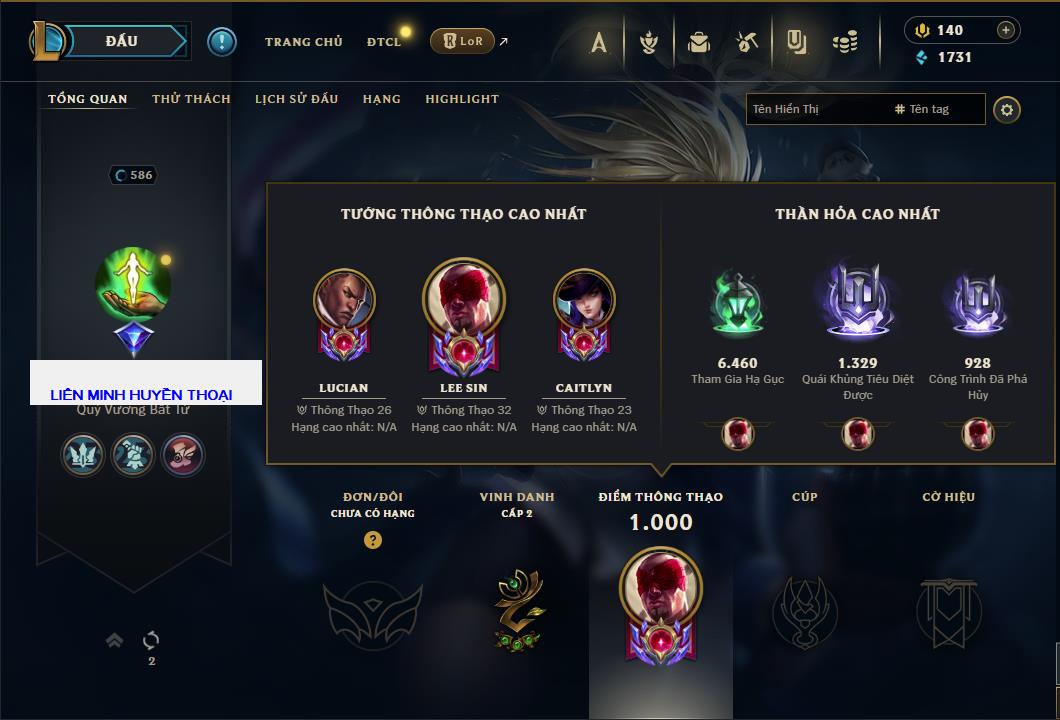Launch the LoR button
The image size is (1060, 720).
462,41
